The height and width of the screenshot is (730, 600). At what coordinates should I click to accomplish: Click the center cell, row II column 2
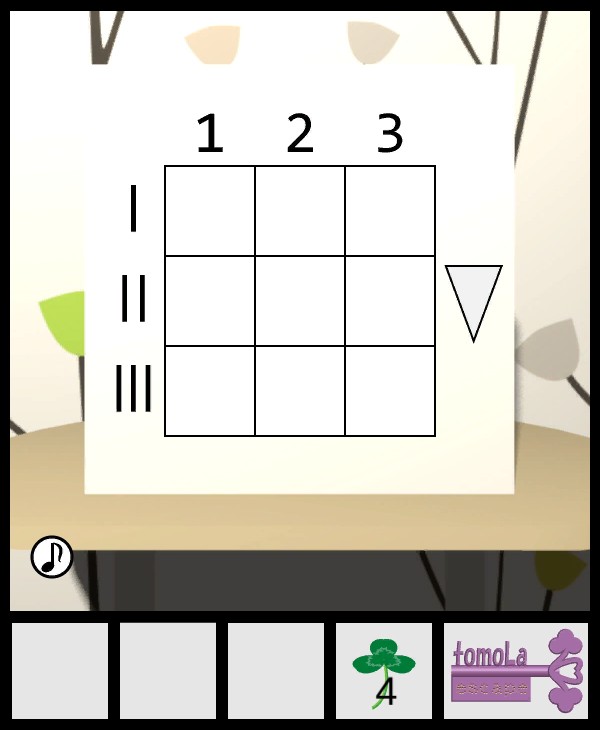pos(300,301)
